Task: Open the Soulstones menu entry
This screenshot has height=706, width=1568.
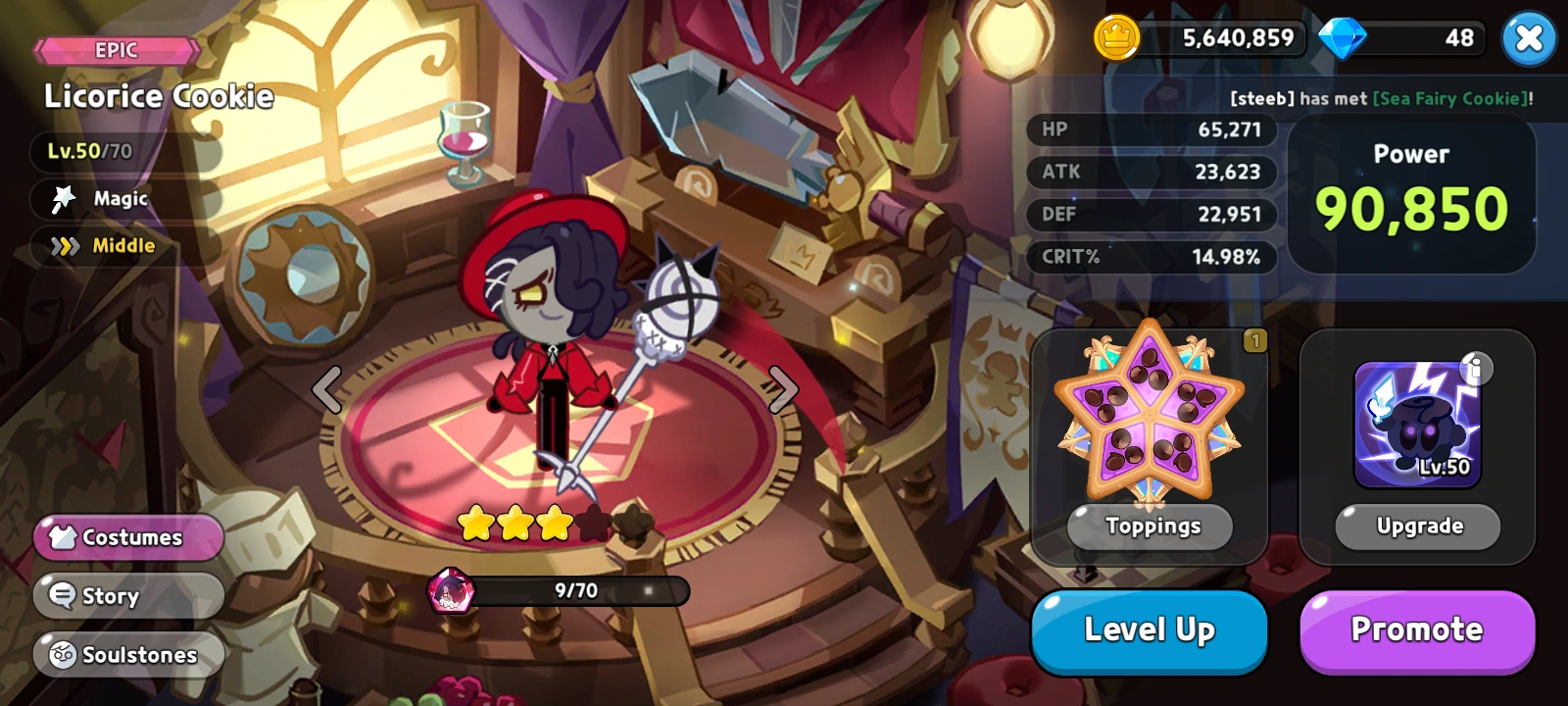Action: (x=128, y=655)
